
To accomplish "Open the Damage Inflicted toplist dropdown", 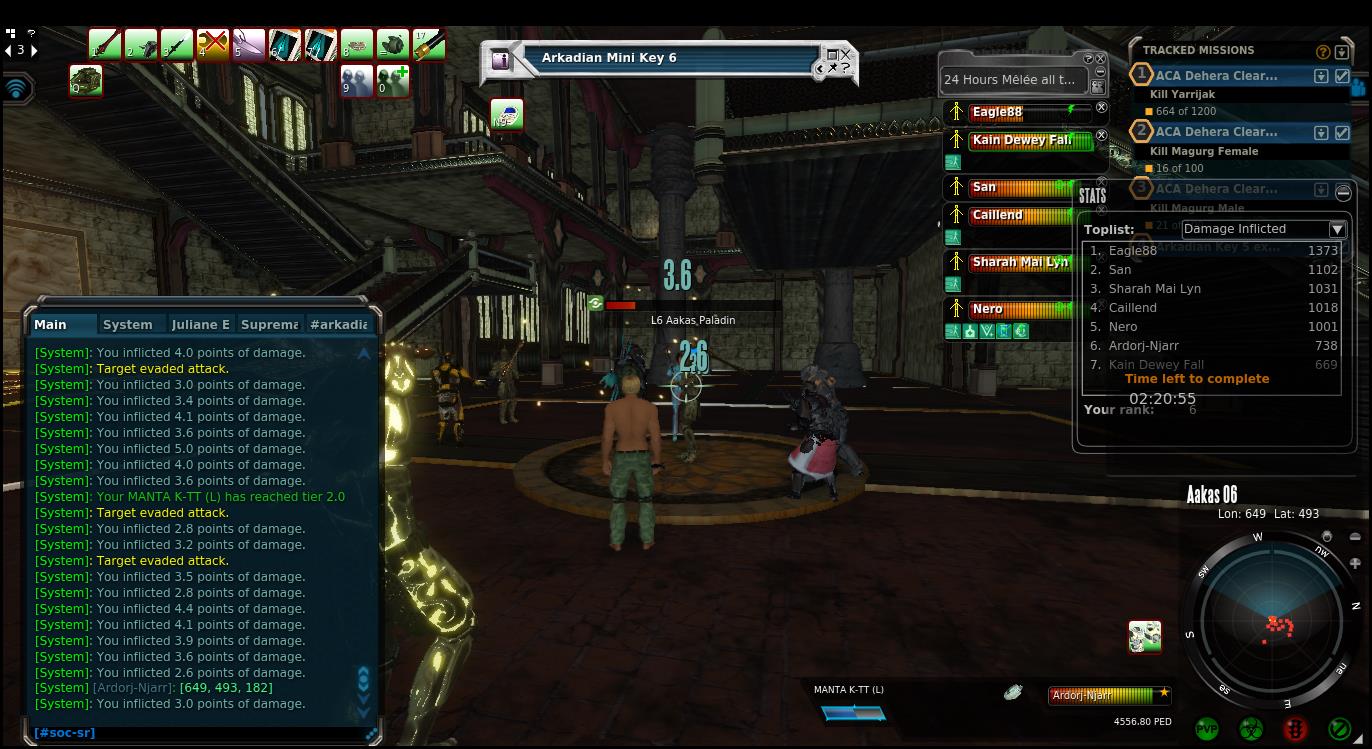I will click(1336, 229).
